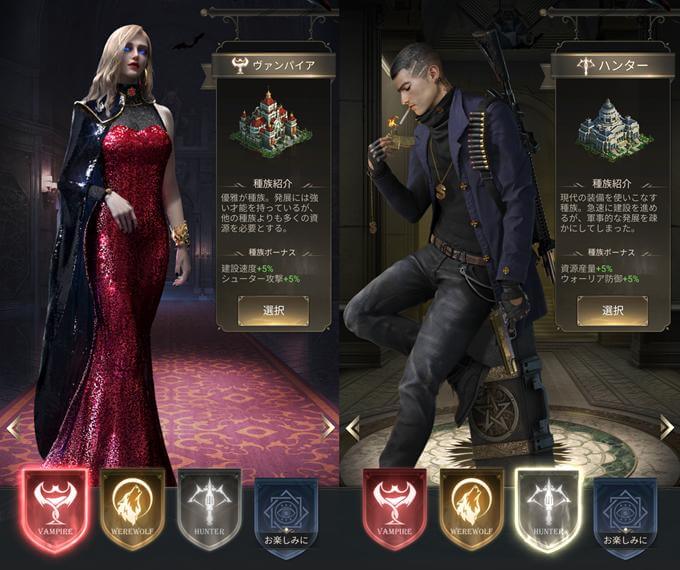
Task: Open Werewolf shield beside the glowing Vampire shield
Action: tap(132, 509)
